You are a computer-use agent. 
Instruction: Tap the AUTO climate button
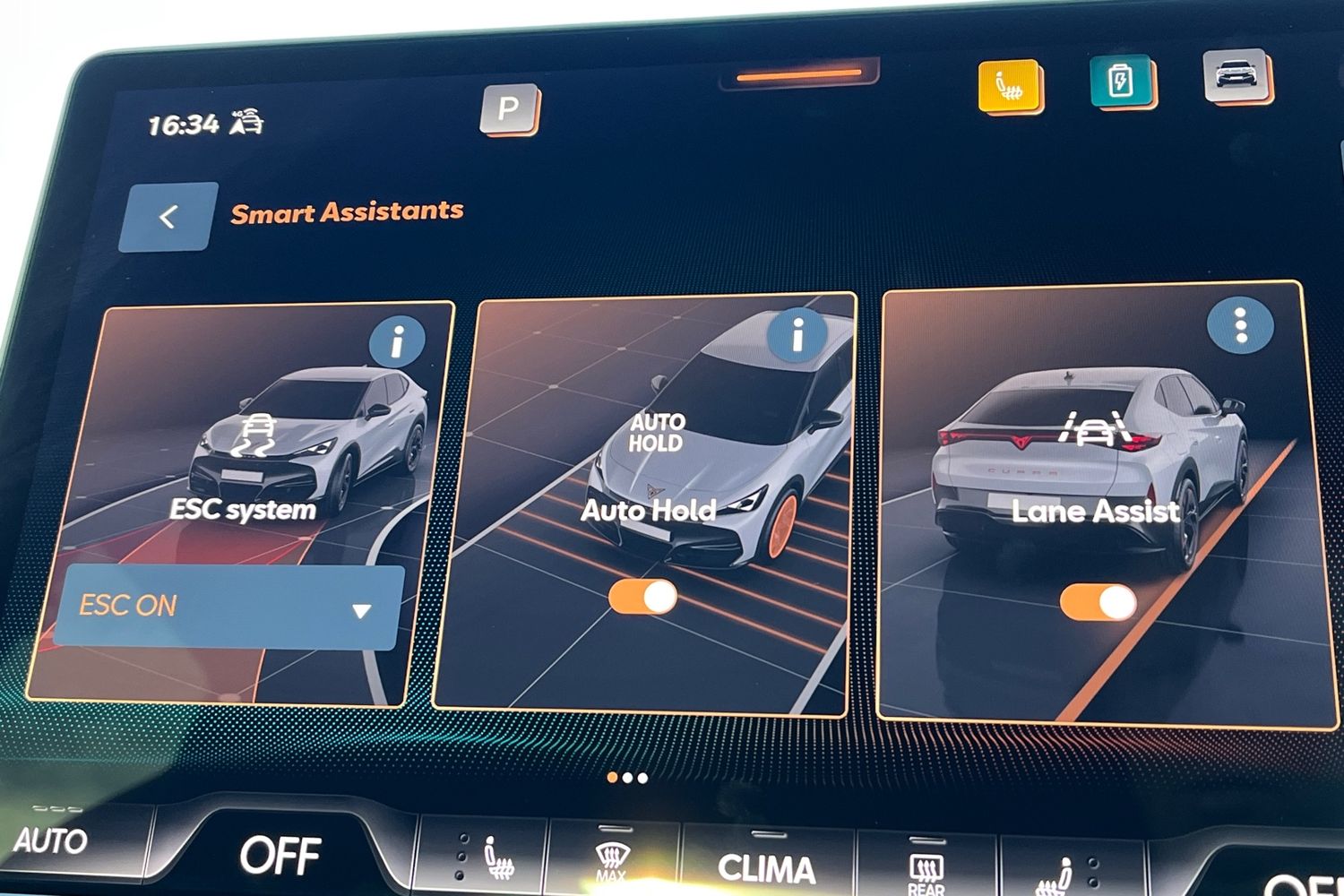pyautogui.click(x=50, y=841)
